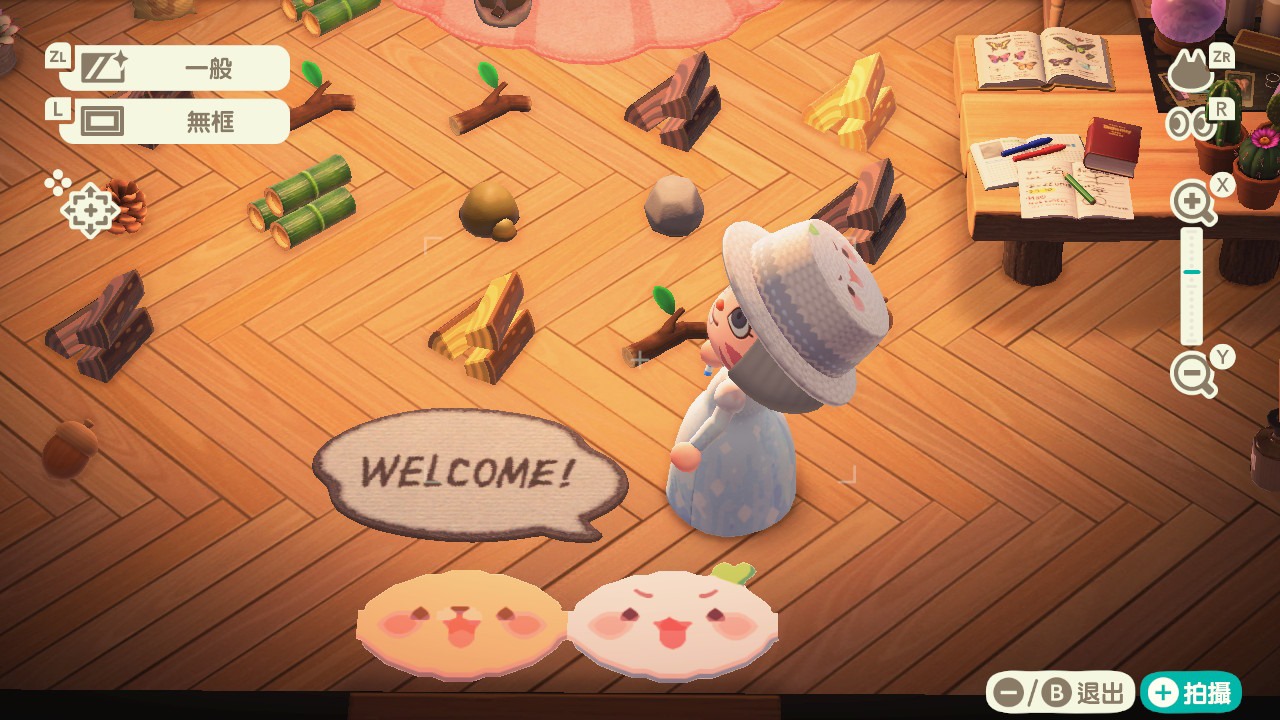The height and width of the screenshot is (720, 1280).
Task: Toggle the cat face reactions icon
Action: click(x=1191, y=73)
